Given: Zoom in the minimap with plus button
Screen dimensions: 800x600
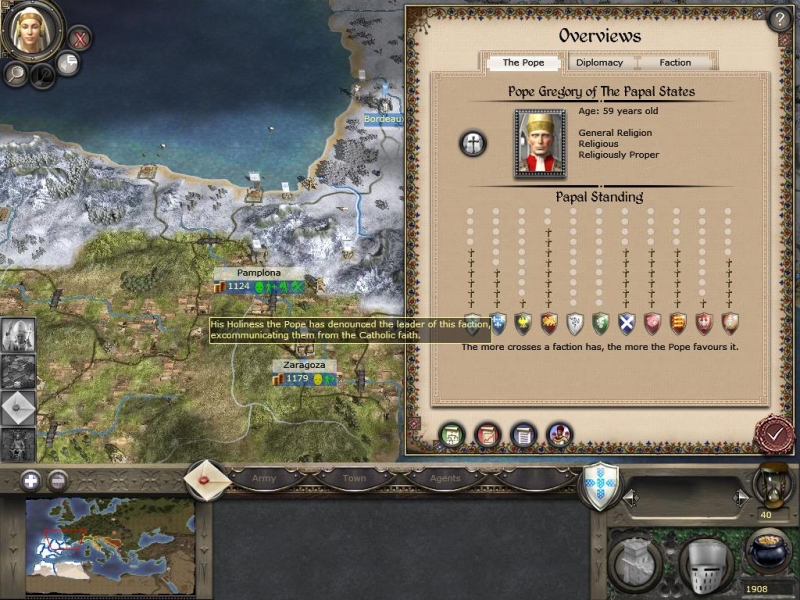Looking at the screenshot, I should (x=31, y=479).
